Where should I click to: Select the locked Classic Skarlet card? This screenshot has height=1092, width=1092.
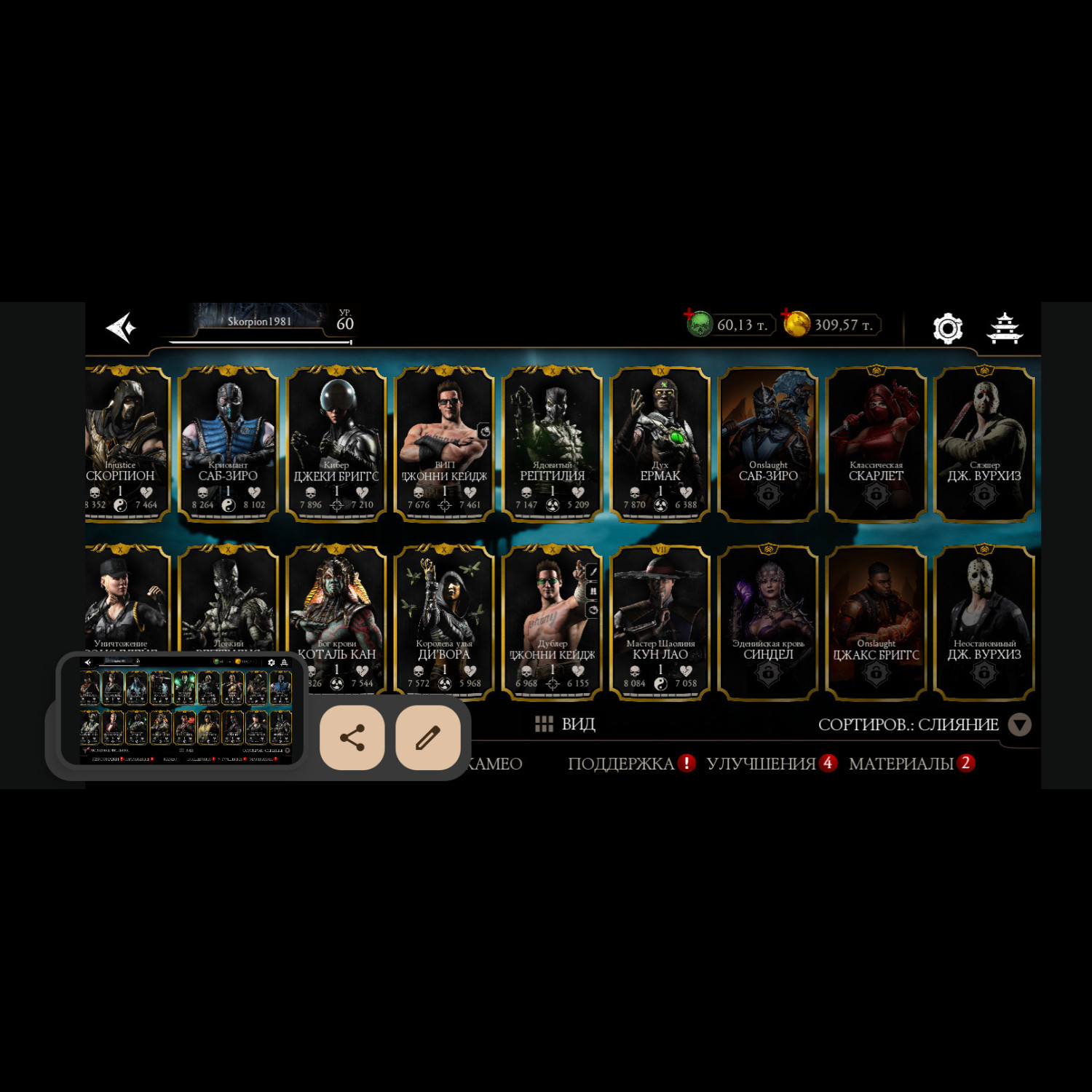pyautogui.click(x=876, y=444)
